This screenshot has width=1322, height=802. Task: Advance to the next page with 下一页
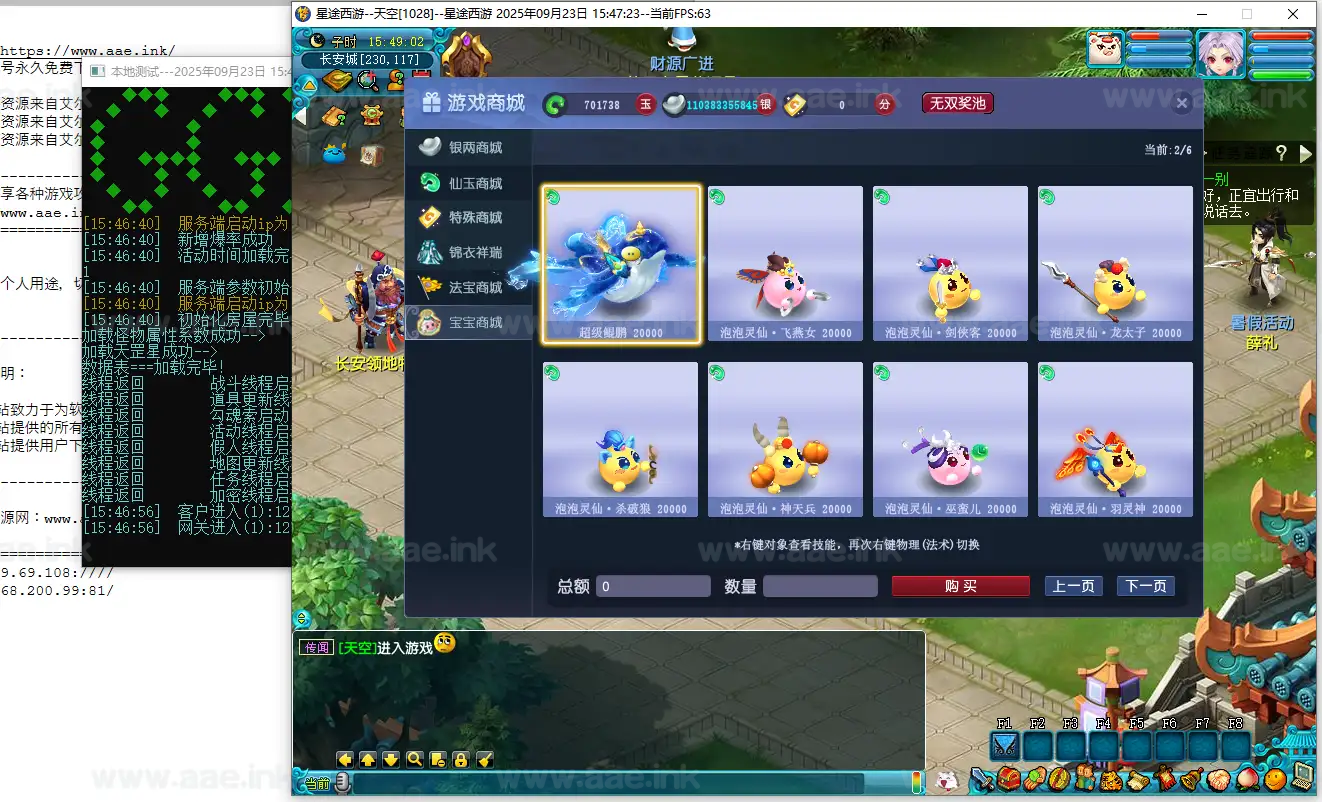click(1145, 586)
